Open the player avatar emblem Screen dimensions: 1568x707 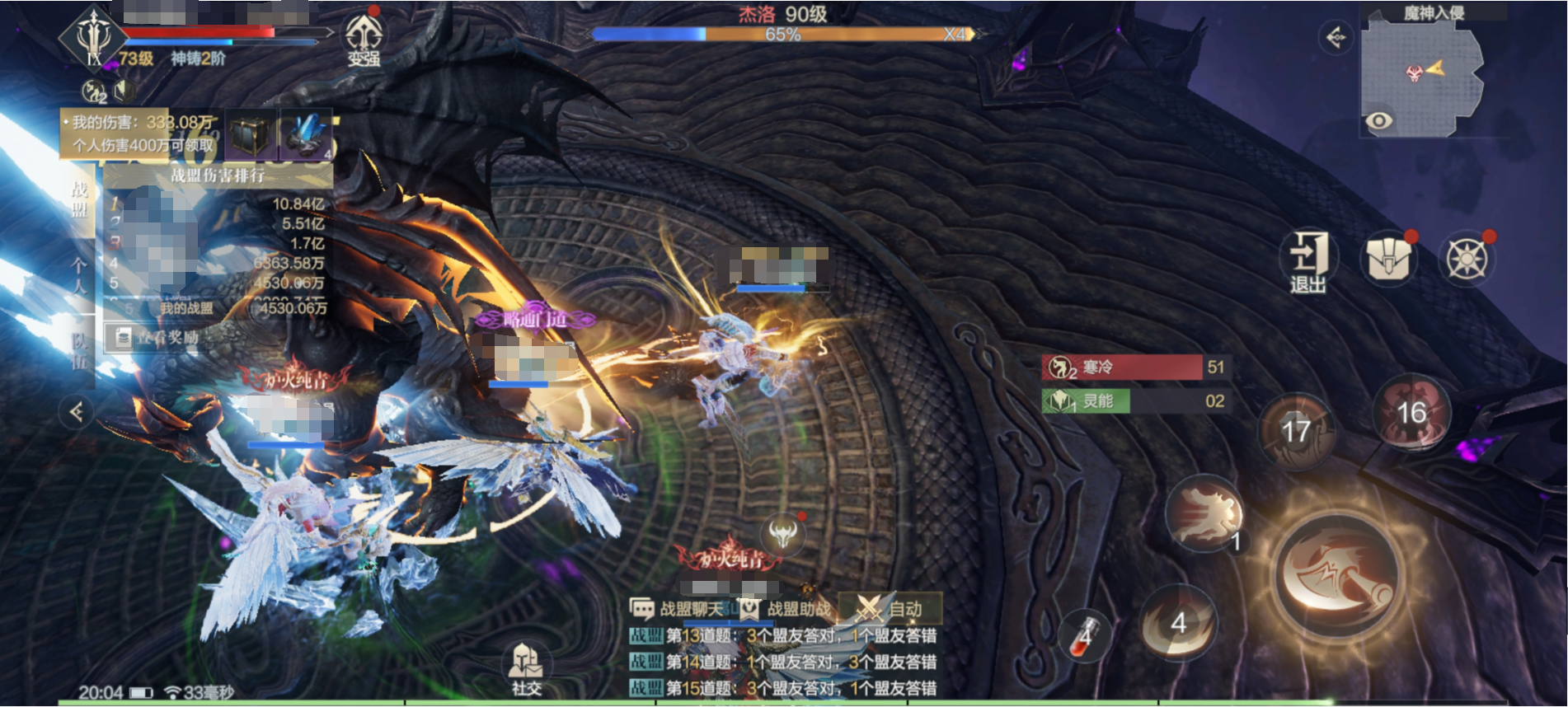93,38
